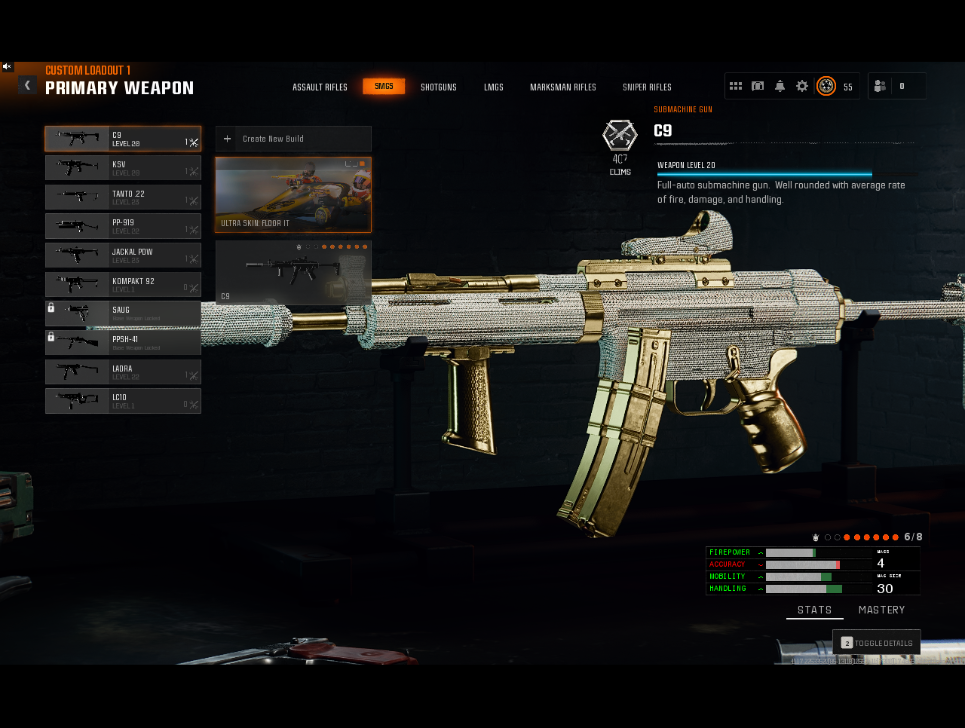Image resolution: width=965 pixels, height=728 pixels.
Task: Select the locked Saug weapon row
Action: coord(123,313)
